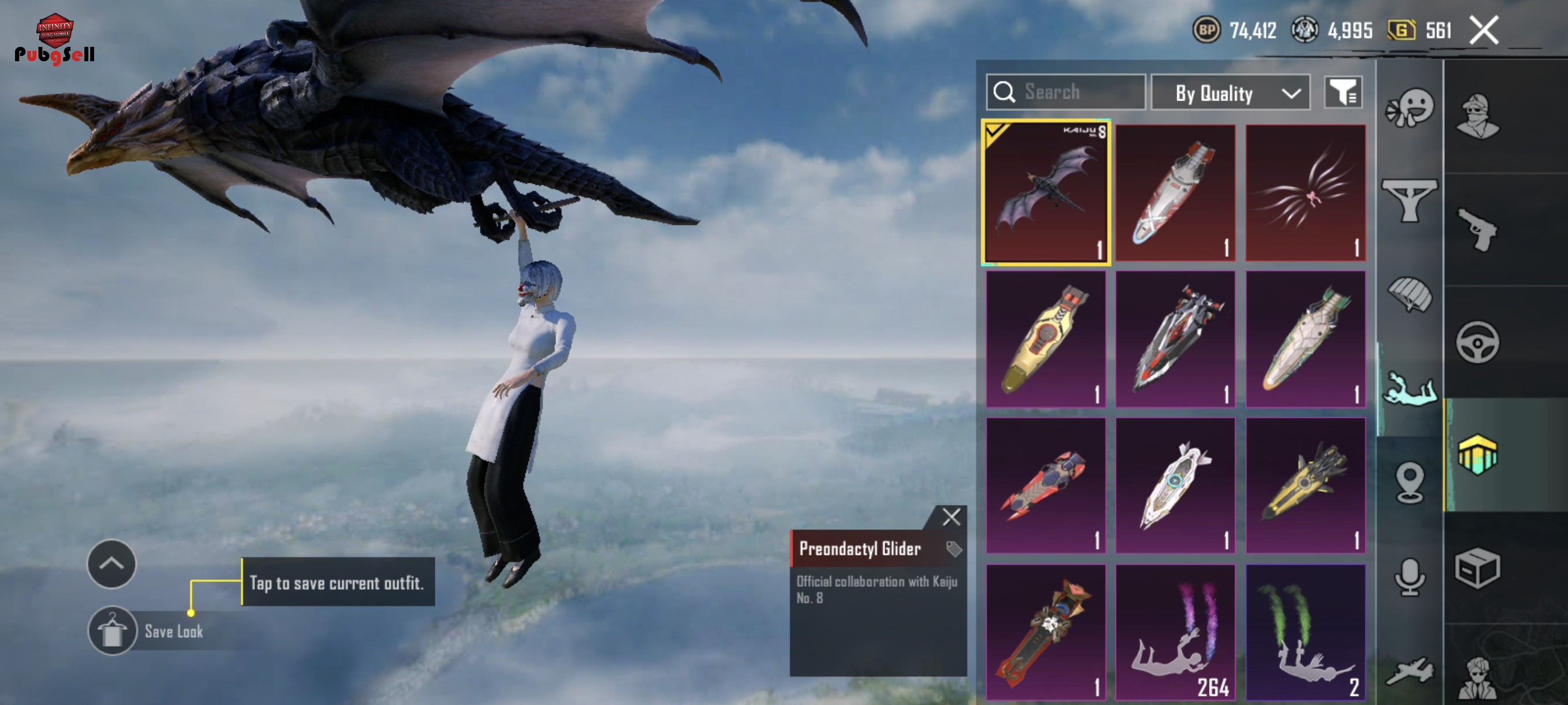Image resolution: width=1568 pixels, height=705 pixels.
Task: Select the pink feather trail item
Action: click(x=1305, y=192)
